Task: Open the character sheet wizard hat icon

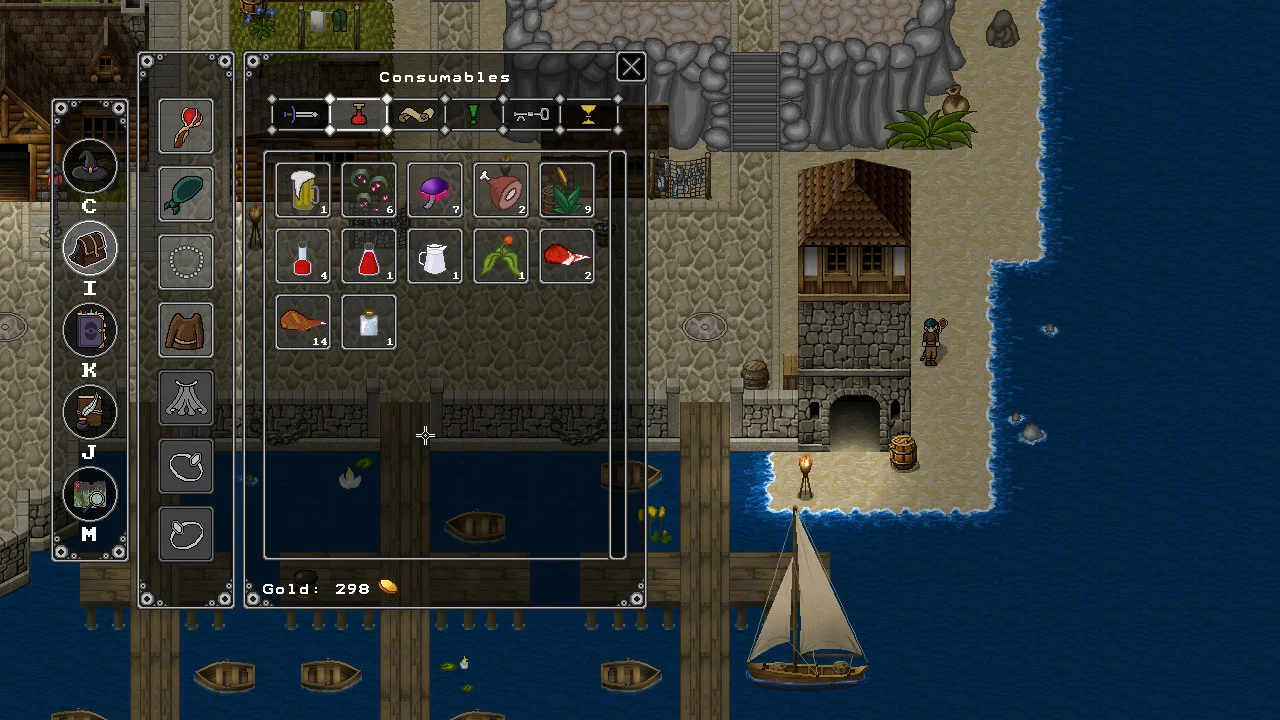Action: tap(90, 166)
